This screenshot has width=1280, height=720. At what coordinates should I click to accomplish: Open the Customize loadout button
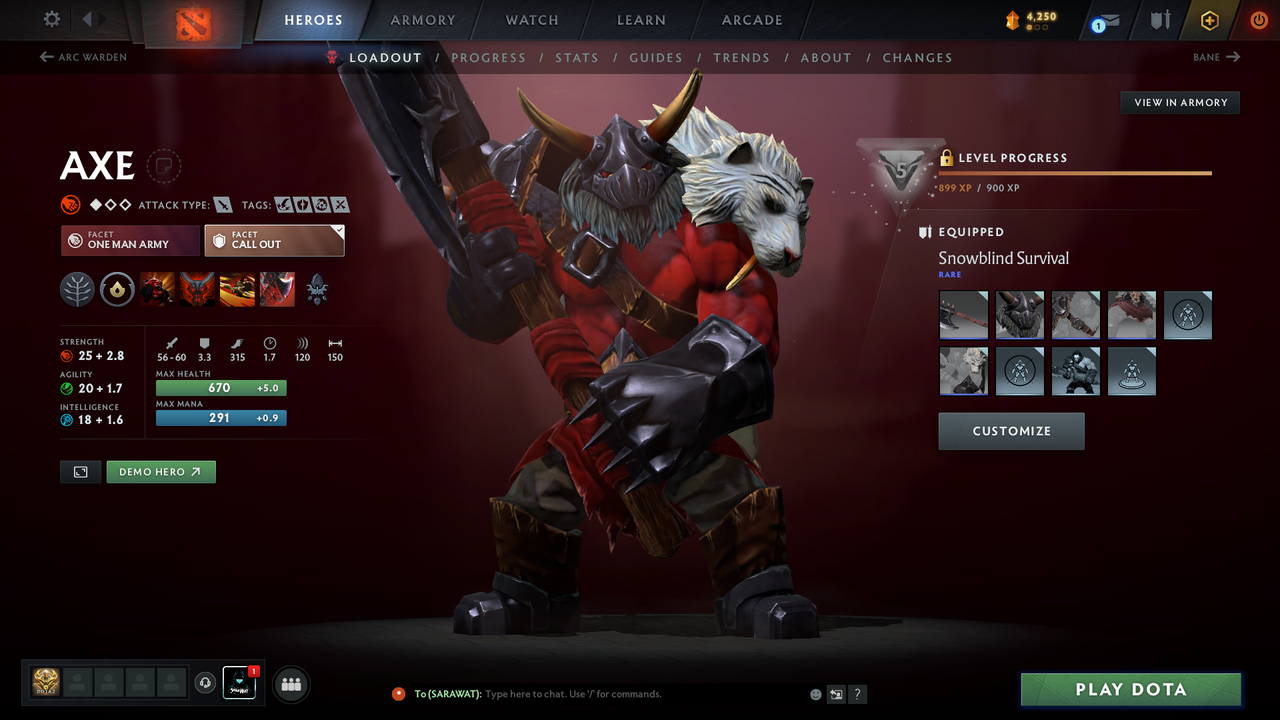point(1011,431)
